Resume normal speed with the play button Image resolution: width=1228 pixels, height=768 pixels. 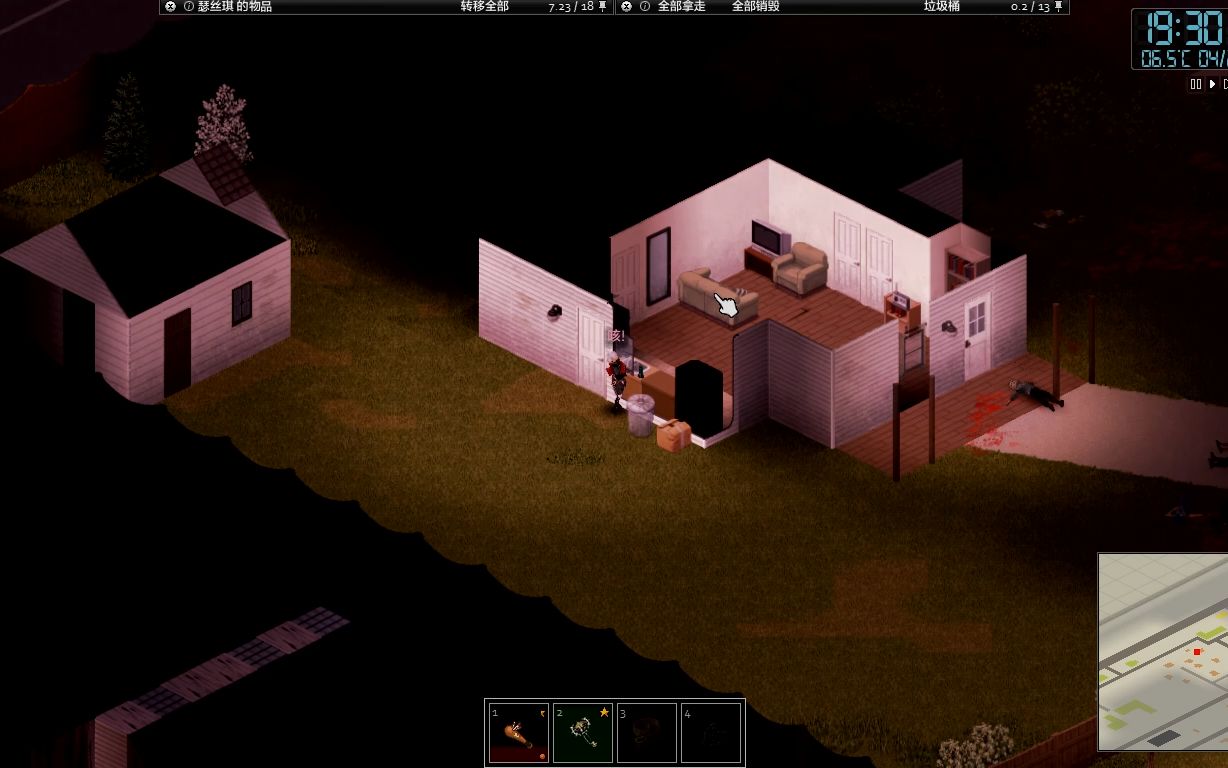click(x=1212, y=84)
